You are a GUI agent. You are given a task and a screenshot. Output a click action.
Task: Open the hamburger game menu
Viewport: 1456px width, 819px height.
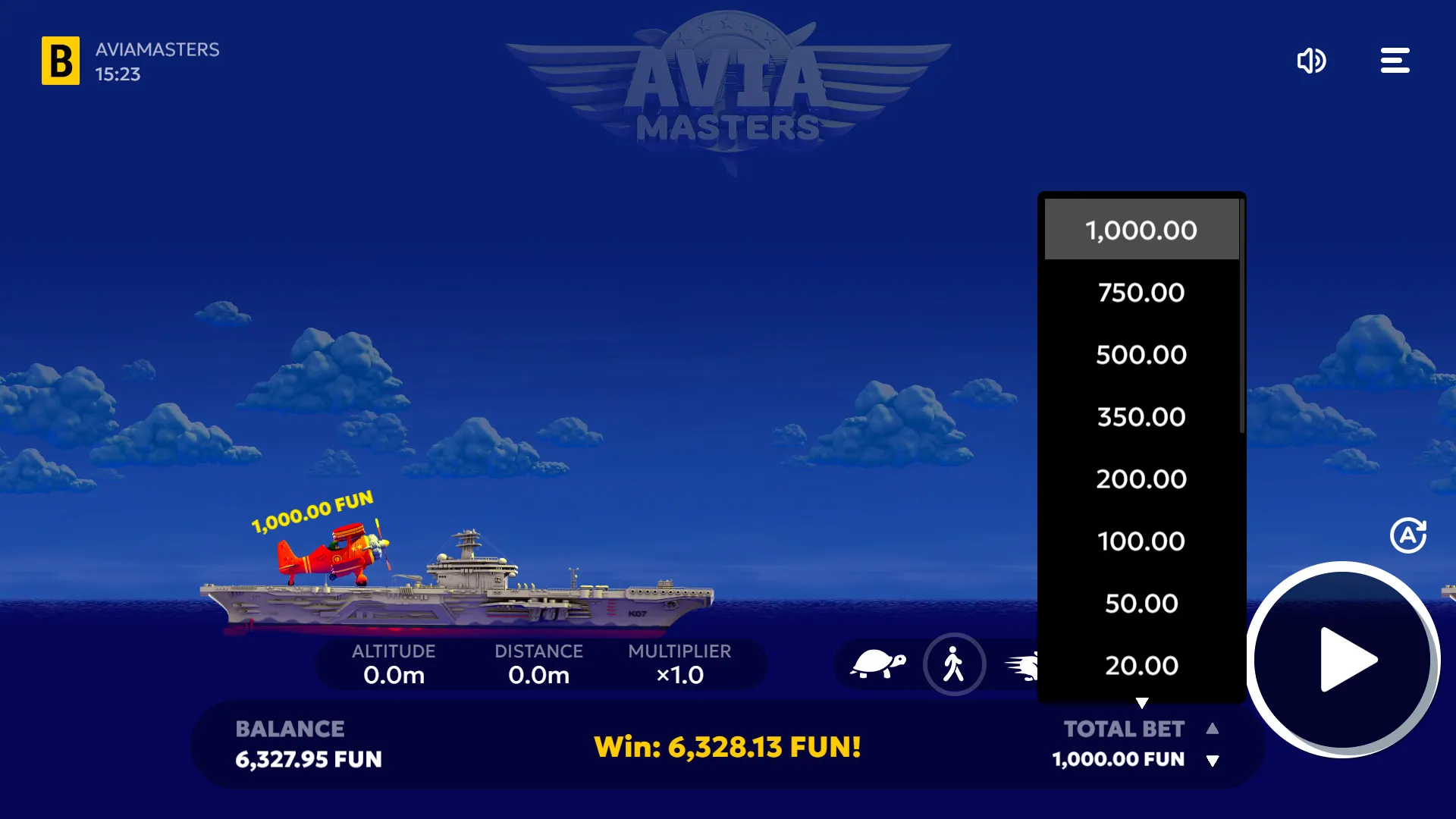(1395, 60)
